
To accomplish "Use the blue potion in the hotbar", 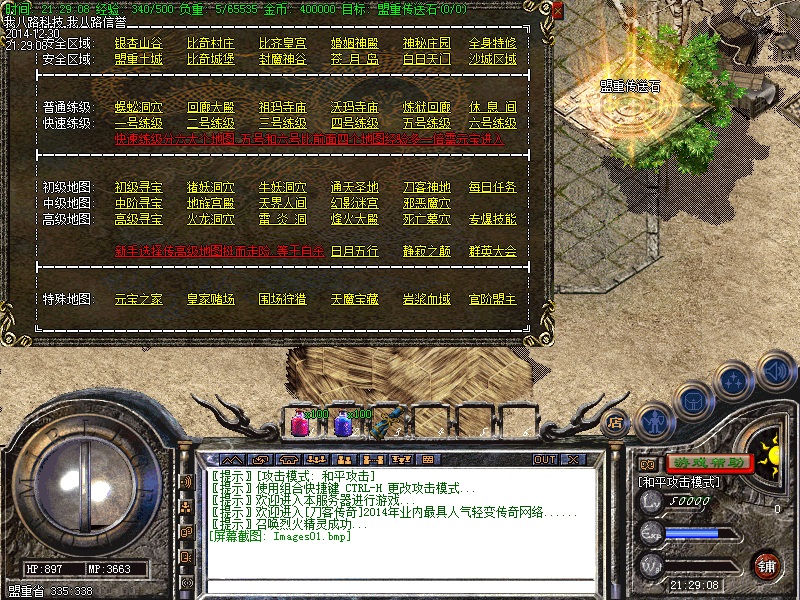I will click(x=341, y=423).
